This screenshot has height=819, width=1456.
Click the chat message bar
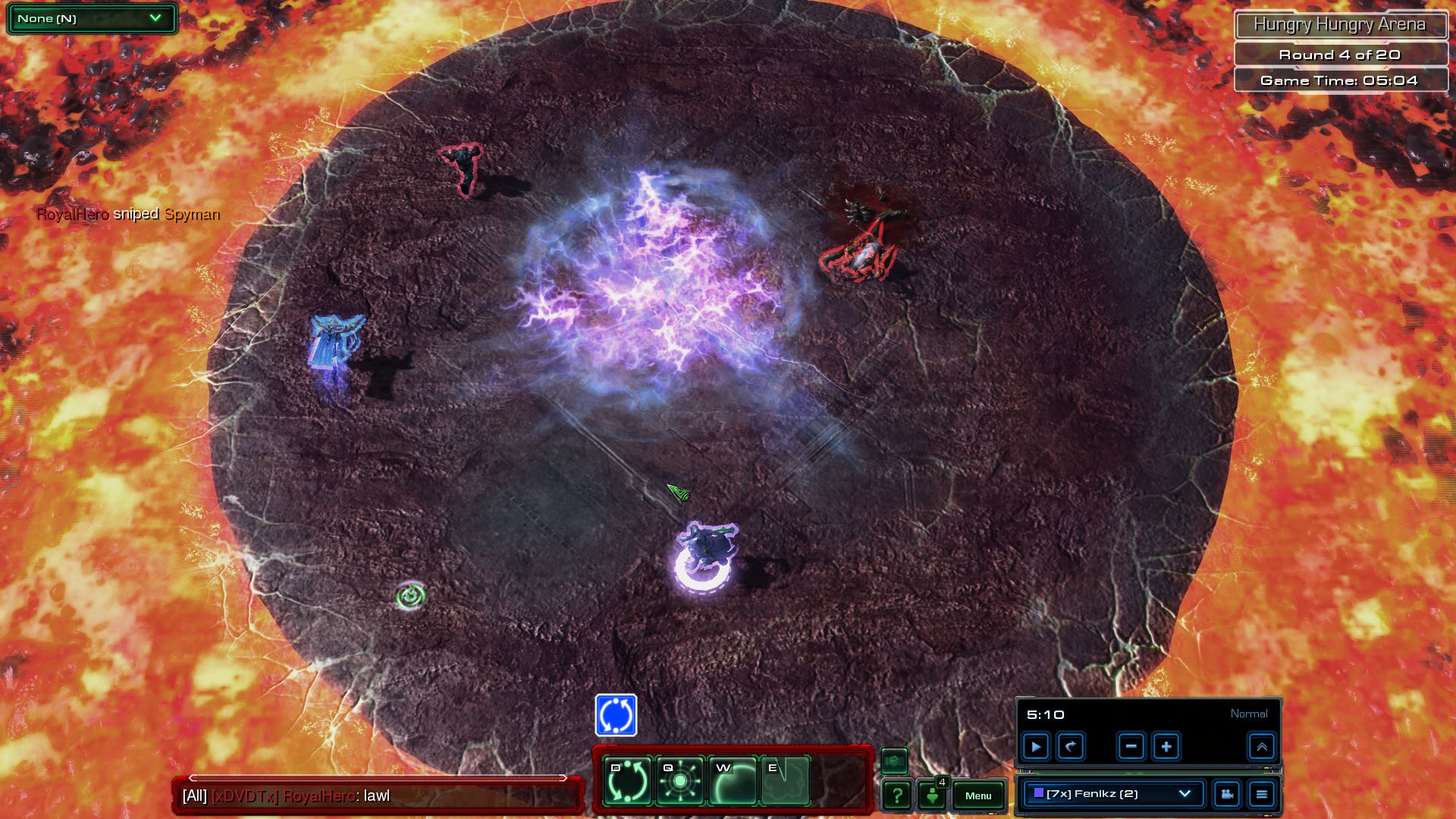[378, 795]
